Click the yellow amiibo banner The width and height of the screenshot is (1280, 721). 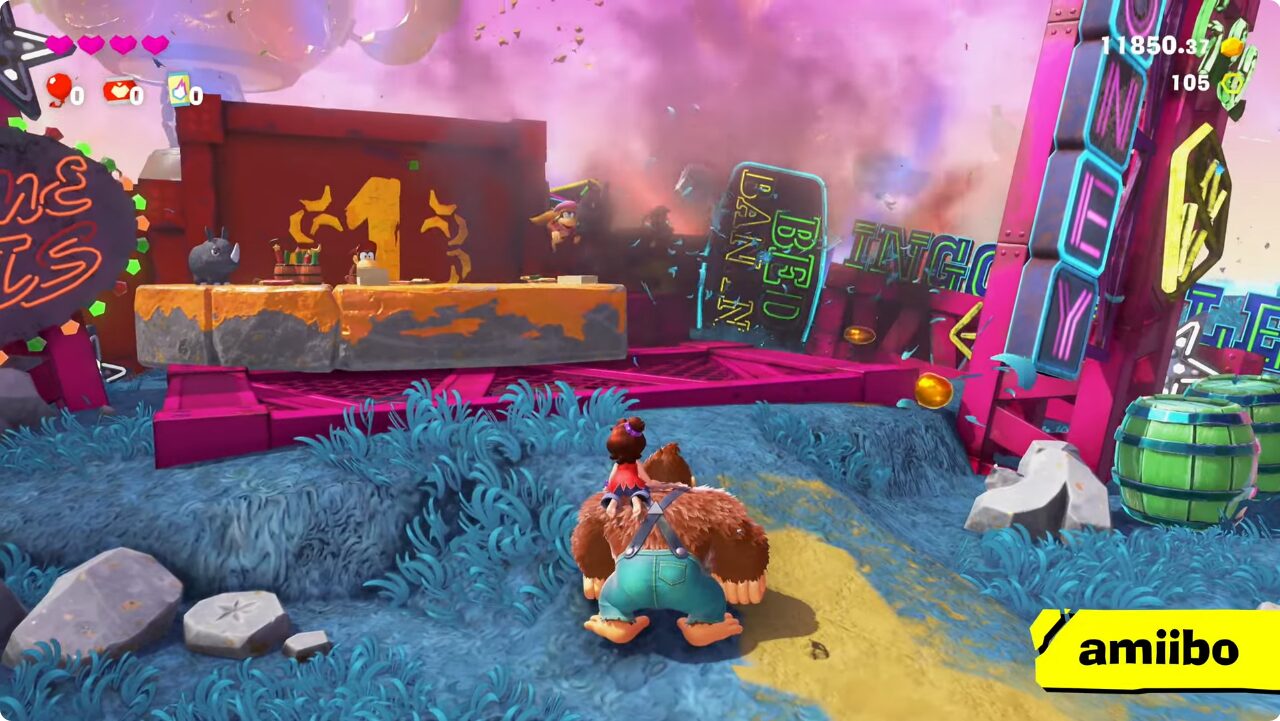click(x=1157, y=650)
